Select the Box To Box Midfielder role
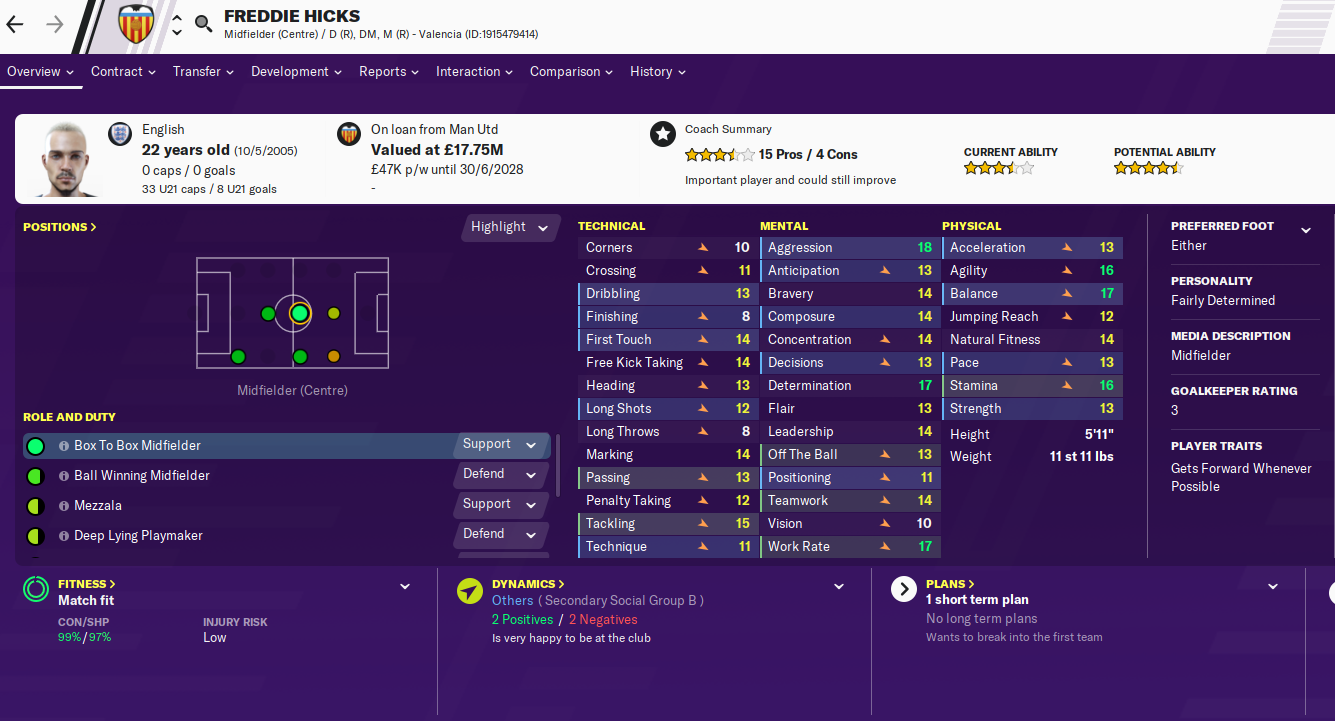The image size is (1335, 721). point(137,446)
